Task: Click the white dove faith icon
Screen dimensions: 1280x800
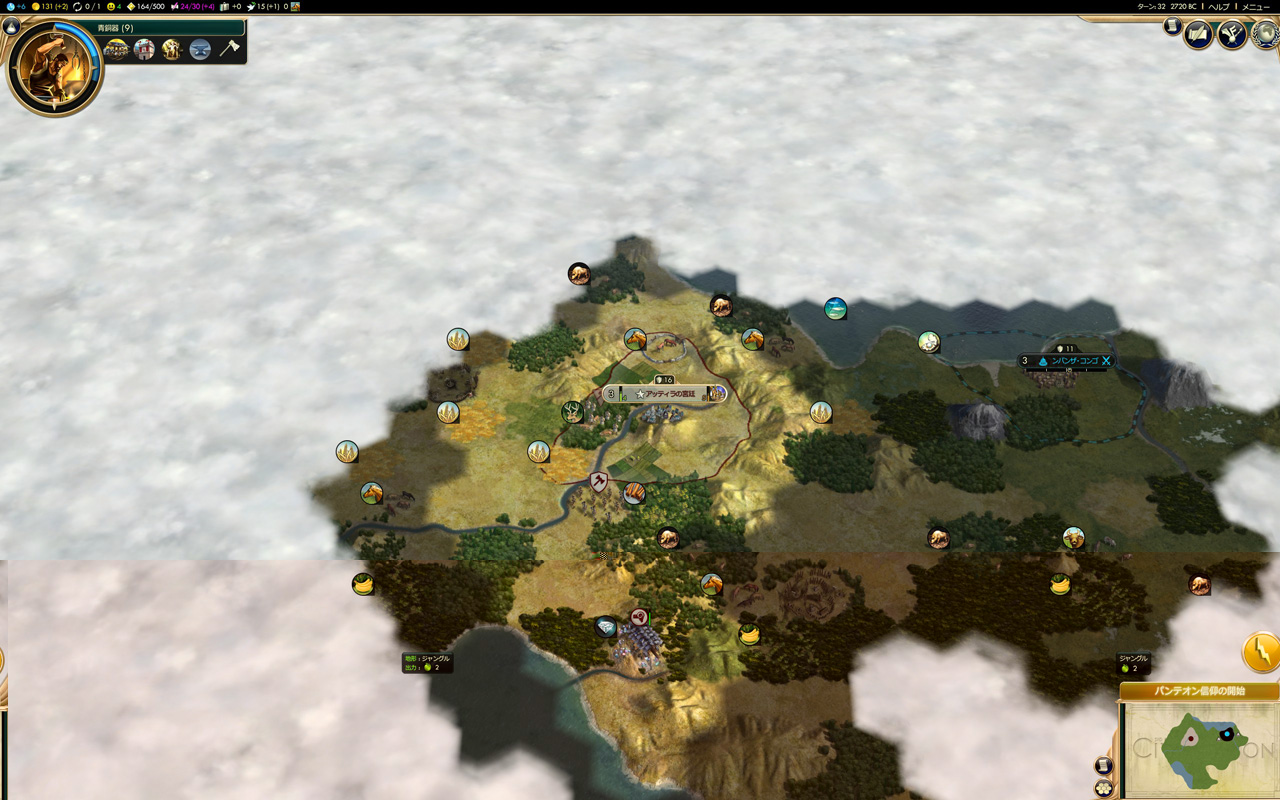Action: pos(251,6)
